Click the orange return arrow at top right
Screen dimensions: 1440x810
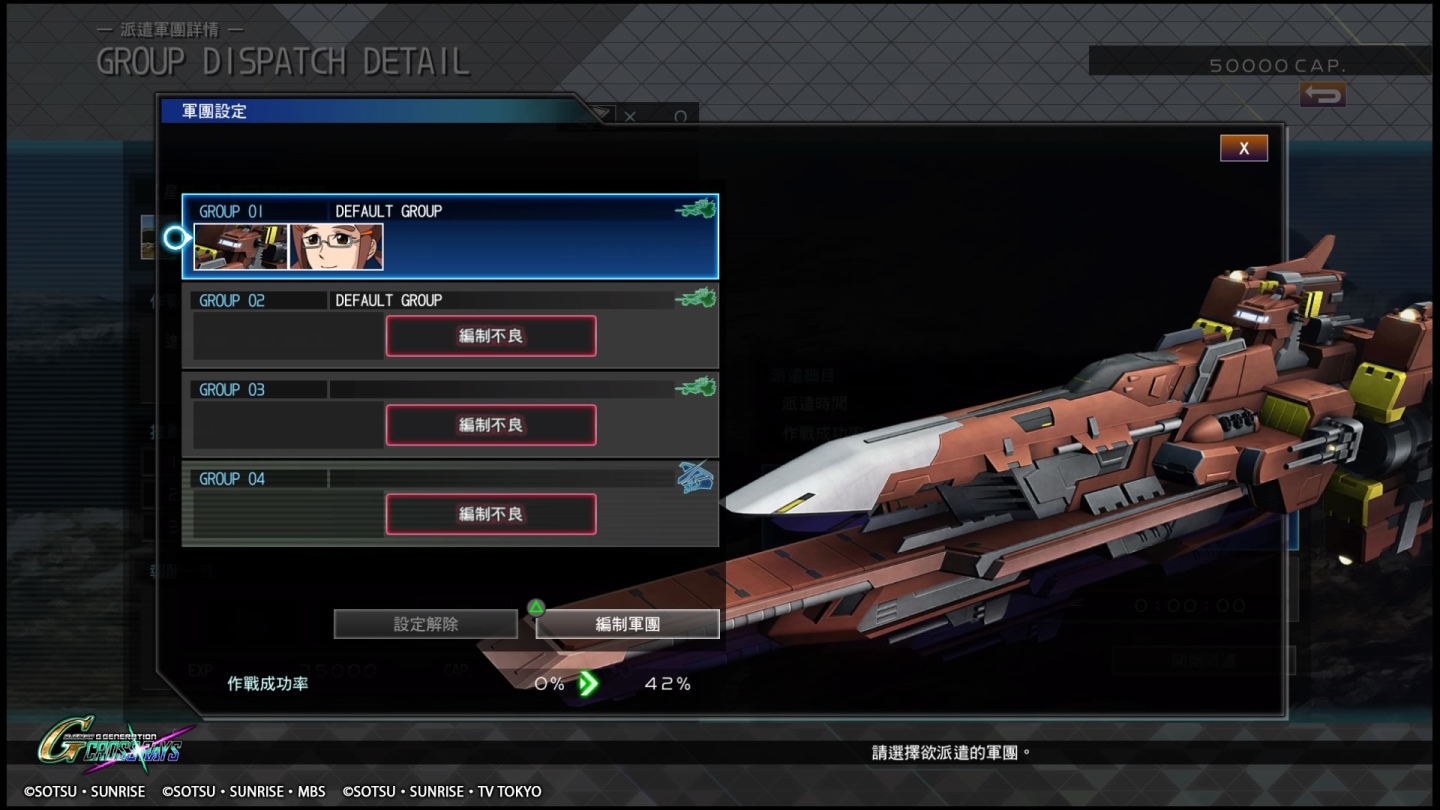click(1322, 95)
